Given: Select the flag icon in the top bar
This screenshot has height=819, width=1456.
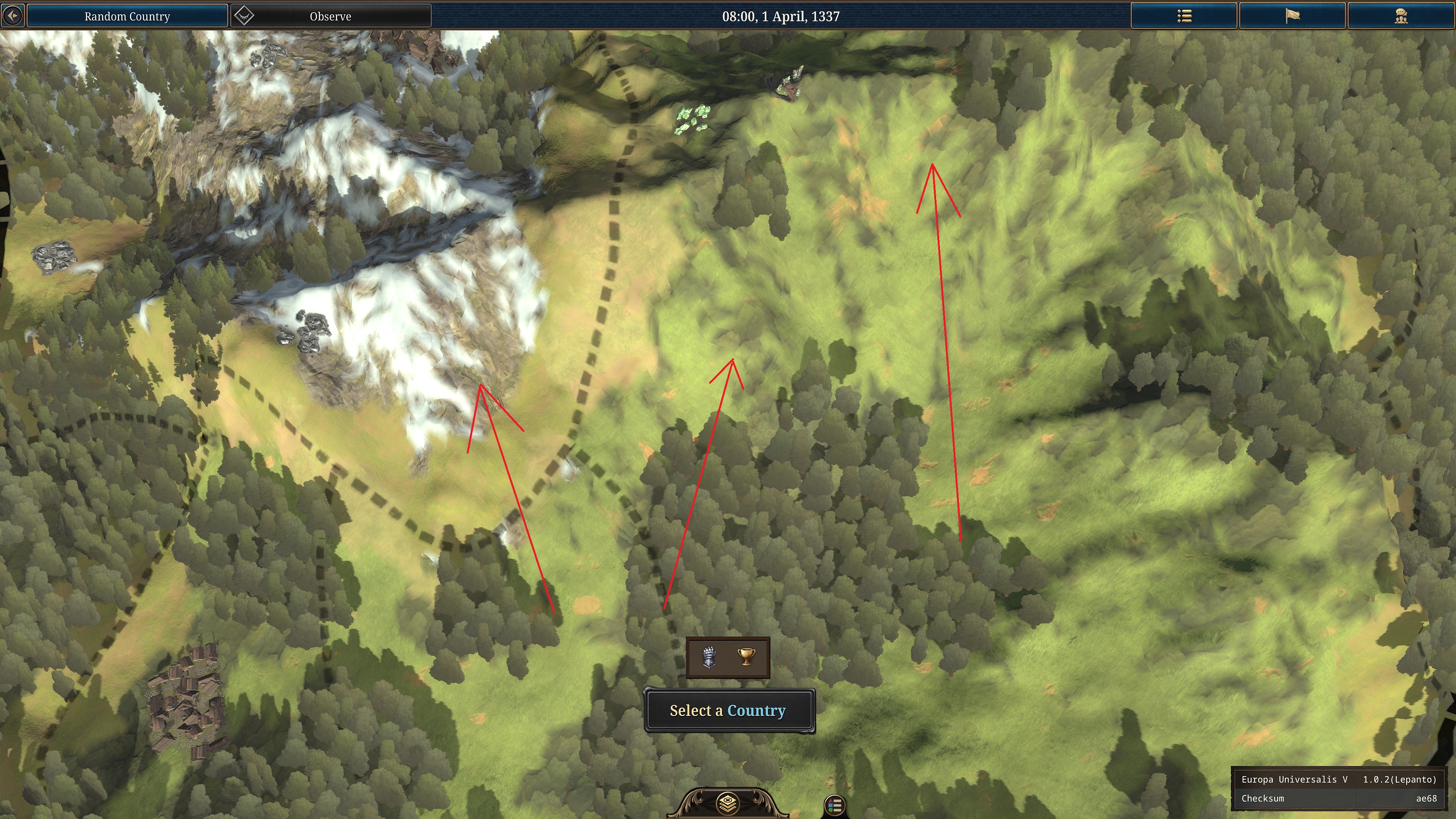Looking at the screenshot, I should (1293, 16).
